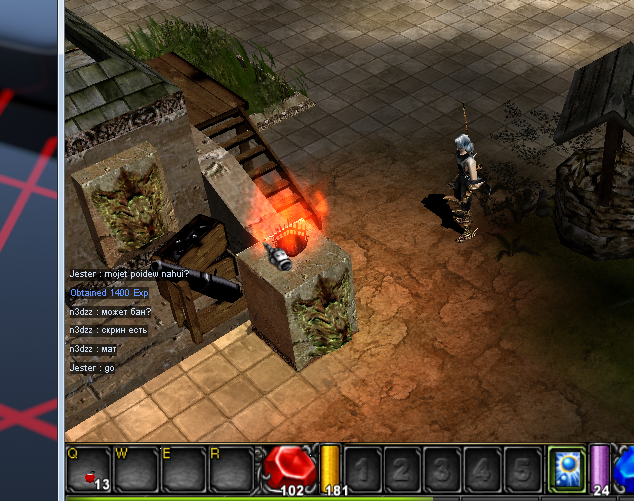This screenshot has width=634, height=501.
Task: Activate skill slot number 4
Action: pyautogui.click(x=481, y=468)
